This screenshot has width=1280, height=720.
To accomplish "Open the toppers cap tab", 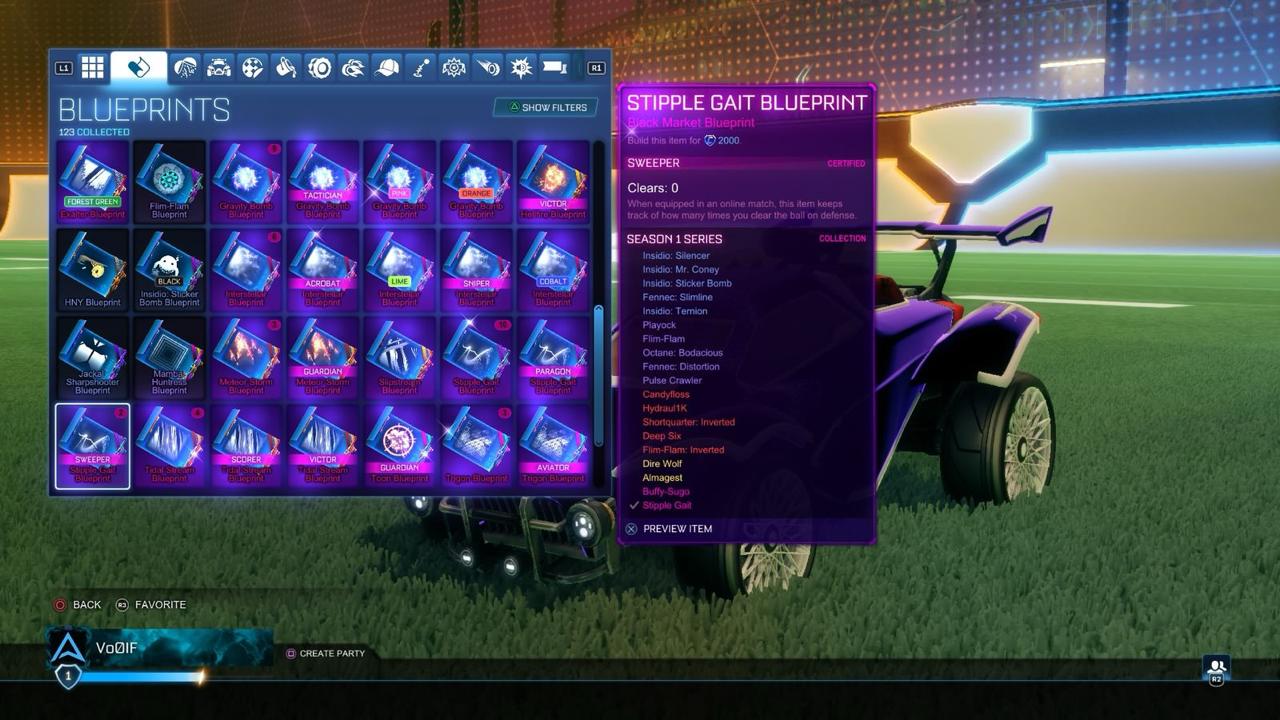I will click(x=387, y=67).
